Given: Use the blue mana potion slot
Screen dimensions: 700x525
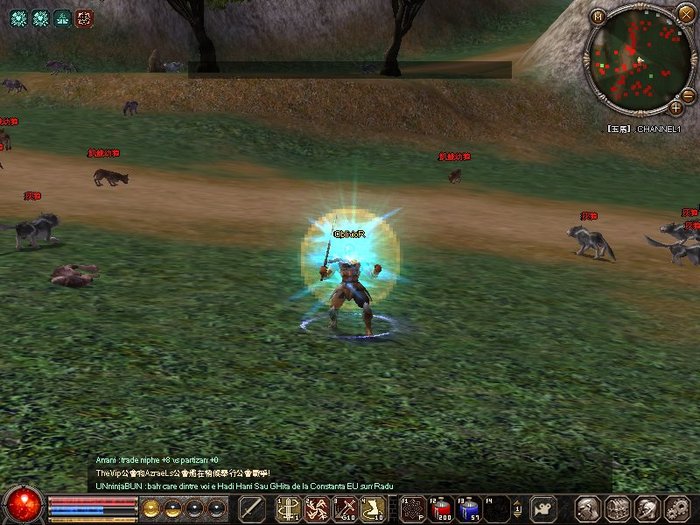Looking at the screenshot, I should 468,508.
